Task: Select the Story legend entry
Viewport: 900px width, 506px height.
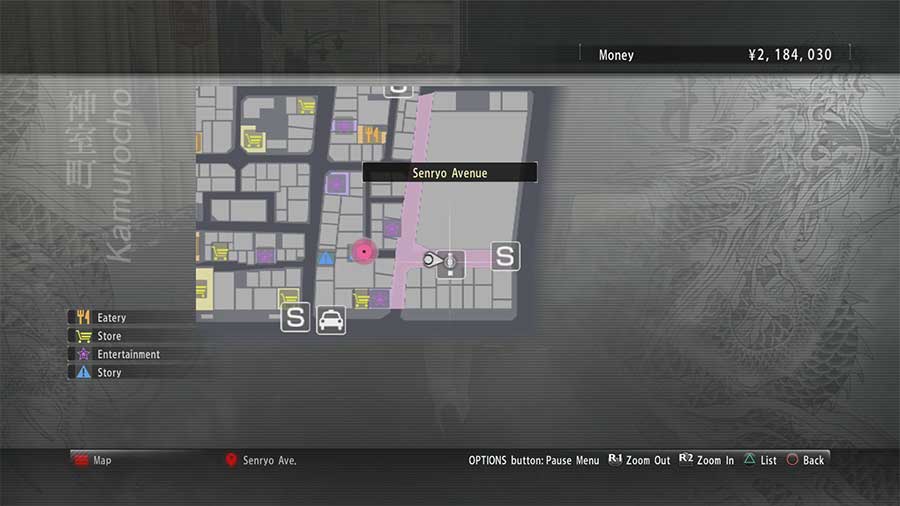Action: coord(108,372)
